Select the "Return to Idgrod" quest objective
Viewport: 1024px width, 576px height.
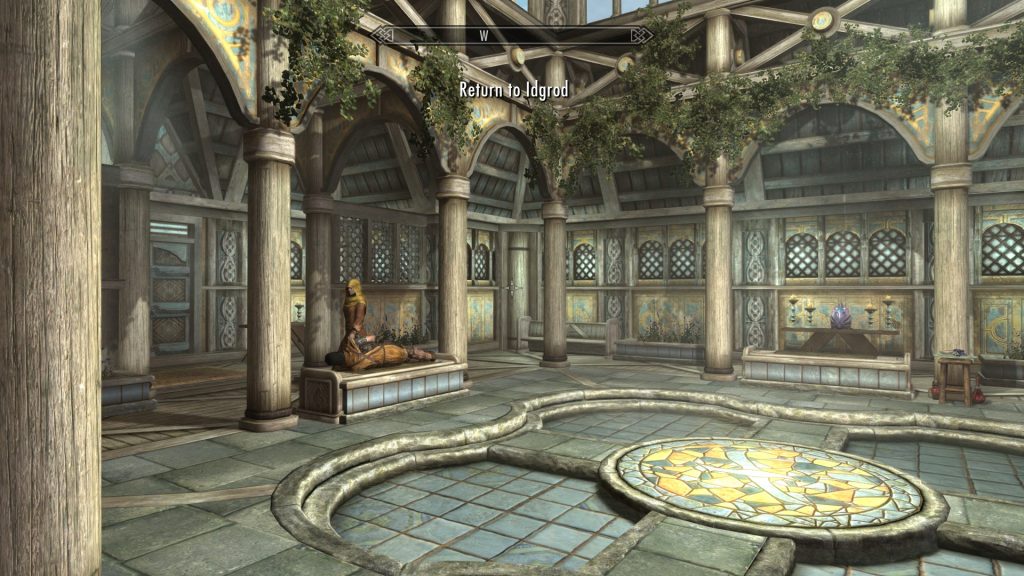513,90
